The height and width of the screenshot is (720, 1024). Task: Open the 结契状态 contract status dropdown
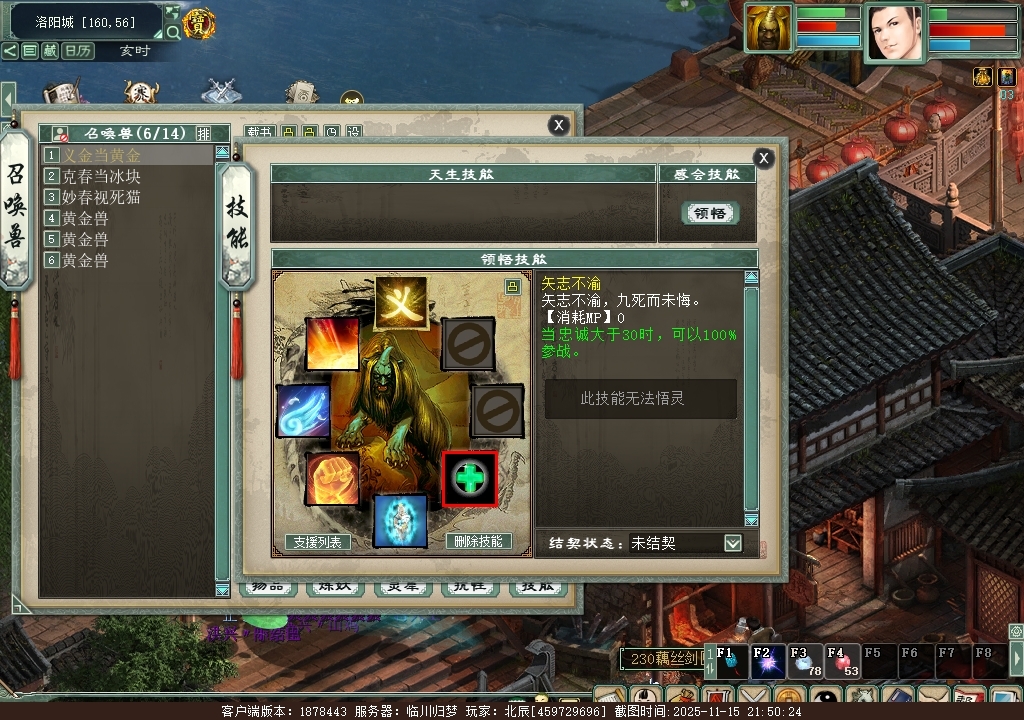pos(733,543)
